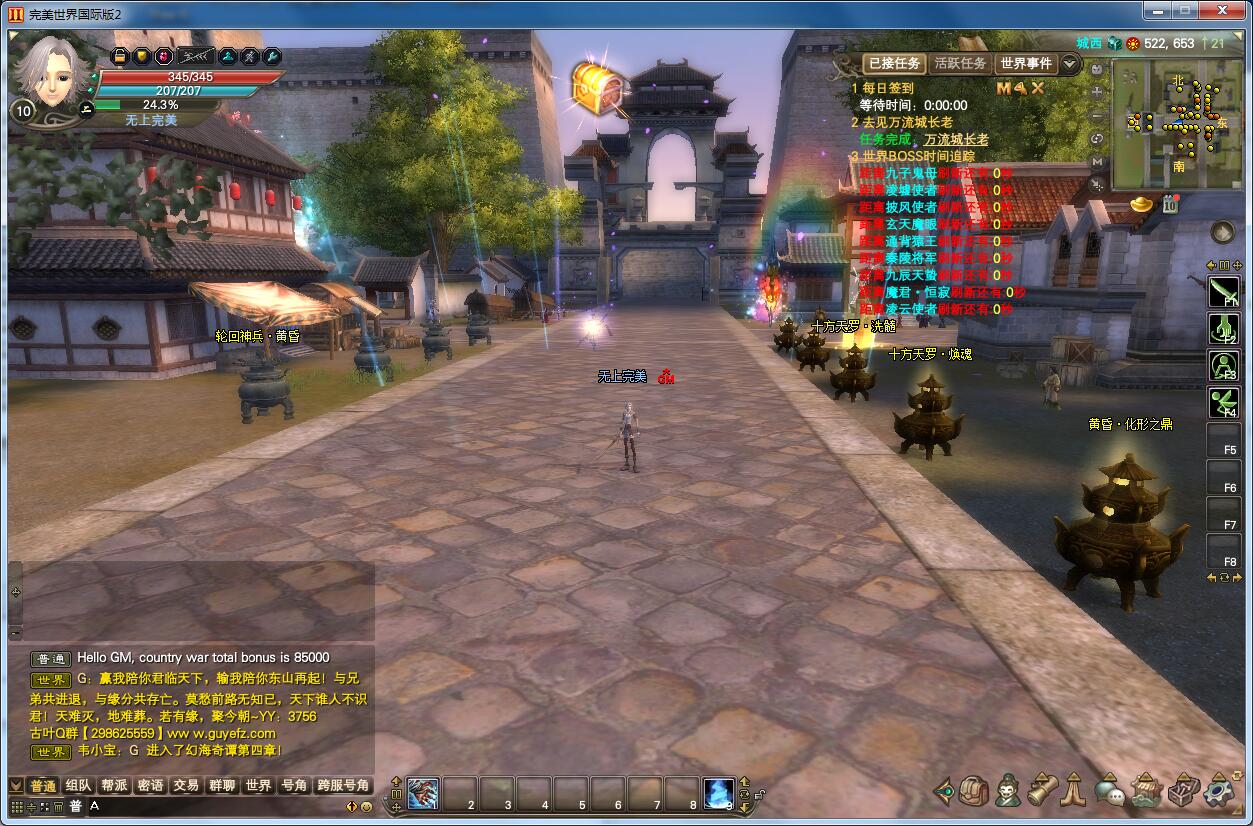Switch to the 活跃任务 quest tab
The width and height of the screenshot is (1253, 826).
click(x=960, y=63)
